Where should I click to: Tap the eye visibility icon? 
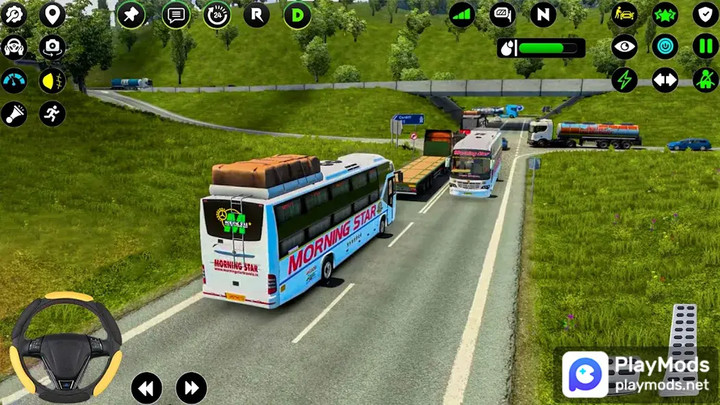click(x=624, y=47)
